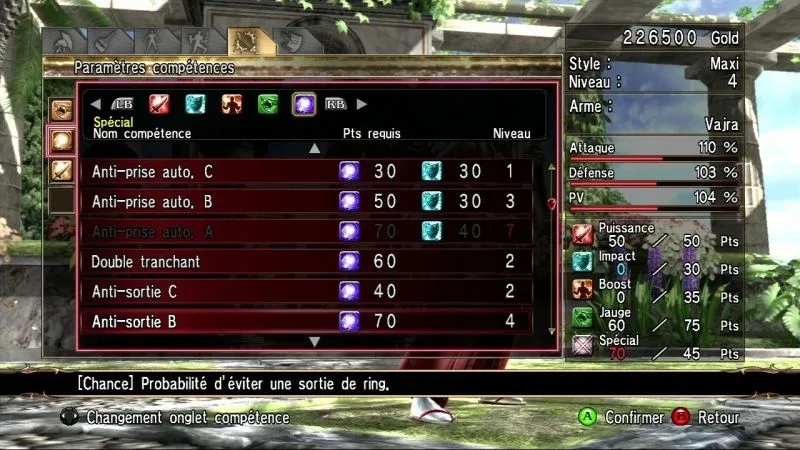Select the first skill slot on left
Image resolution: width=800 pixels, height=450 pixels.
(x=61, y=110)
